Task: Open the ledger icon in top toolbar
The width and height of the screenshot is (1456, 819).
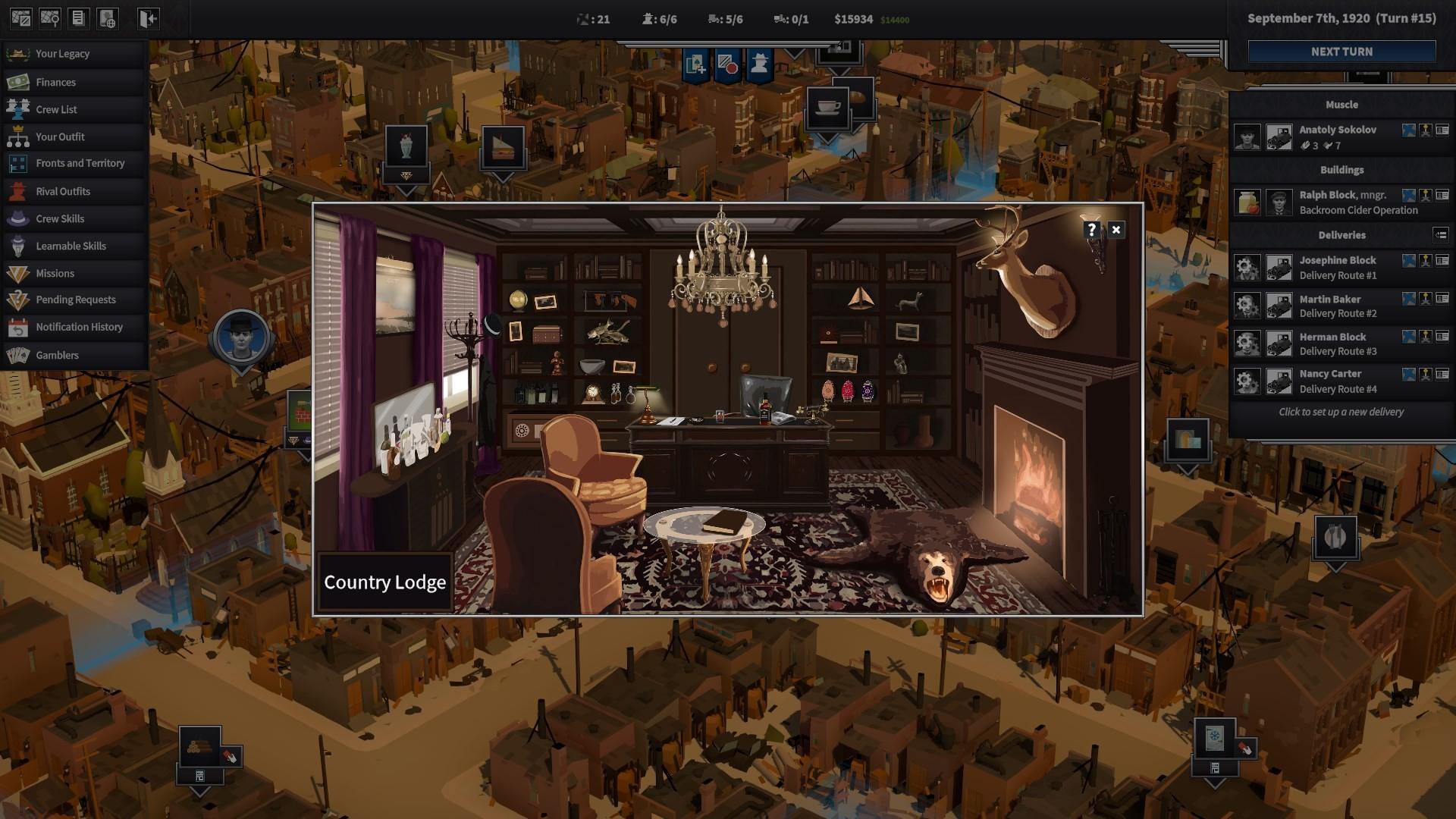Action: click(x=79, y=17)
